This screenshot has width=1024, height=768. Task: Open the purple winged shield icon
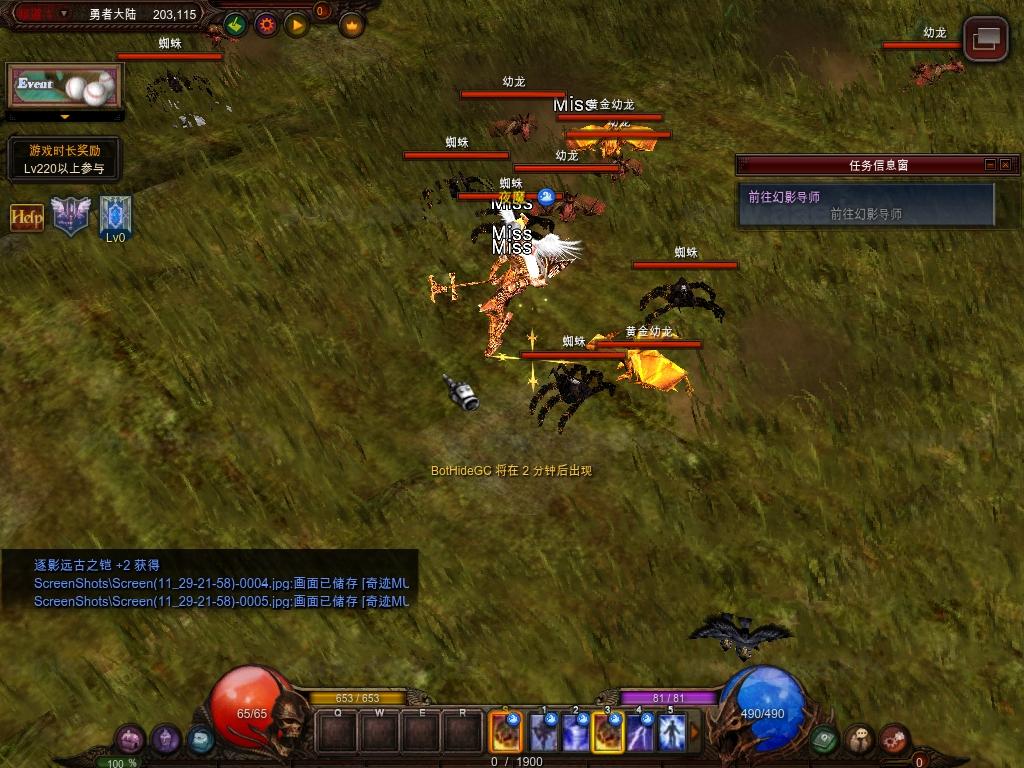[x=71, y=216]
